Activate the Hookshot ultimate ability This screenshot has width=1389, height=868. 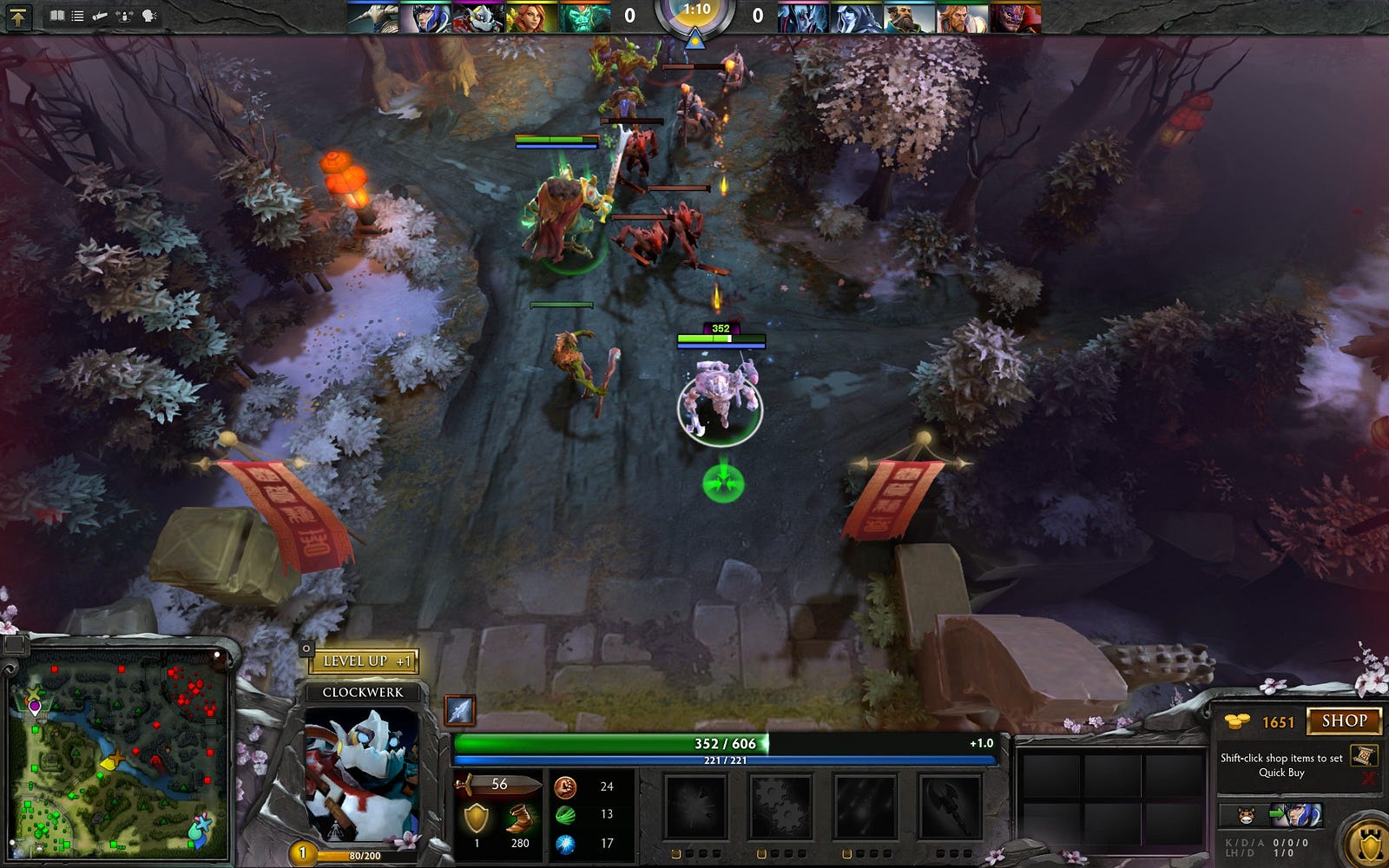pos(949,806)
